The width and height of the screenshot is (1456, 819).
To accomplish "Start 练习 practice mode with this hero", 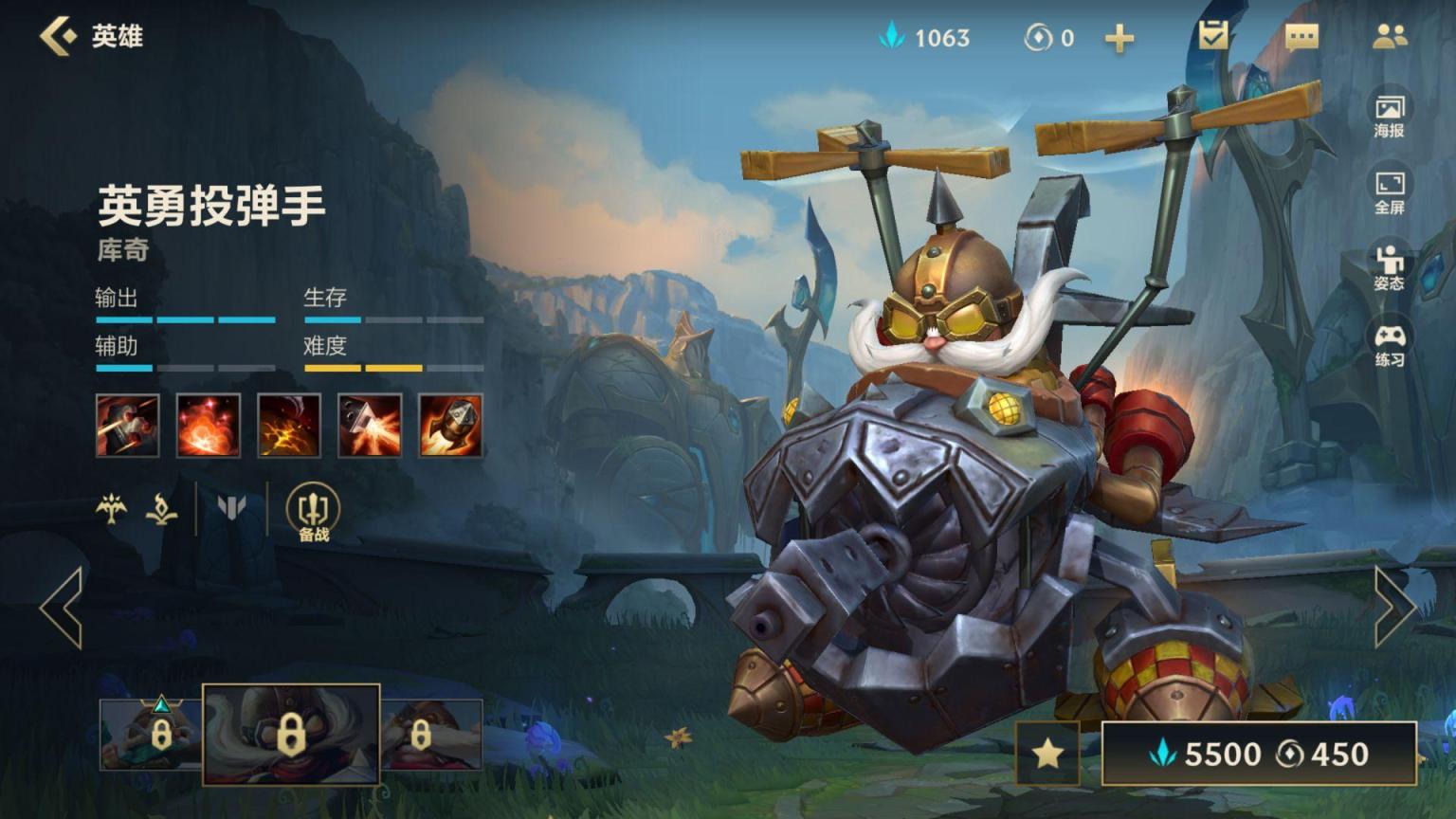I will tap(1390, 345).
